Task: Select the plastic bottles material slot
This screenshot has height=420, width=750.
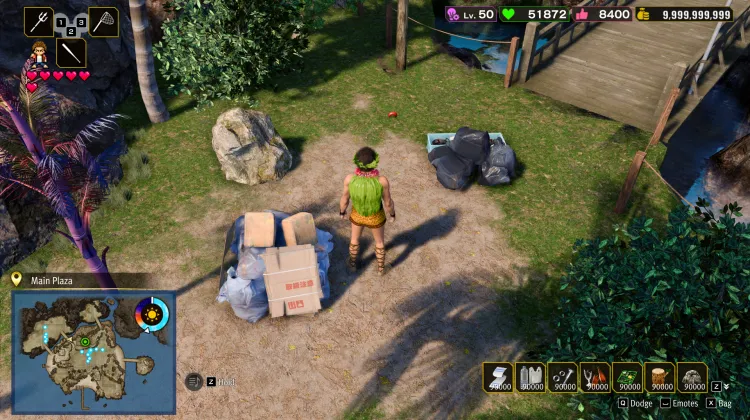Action: pos(530,376)
